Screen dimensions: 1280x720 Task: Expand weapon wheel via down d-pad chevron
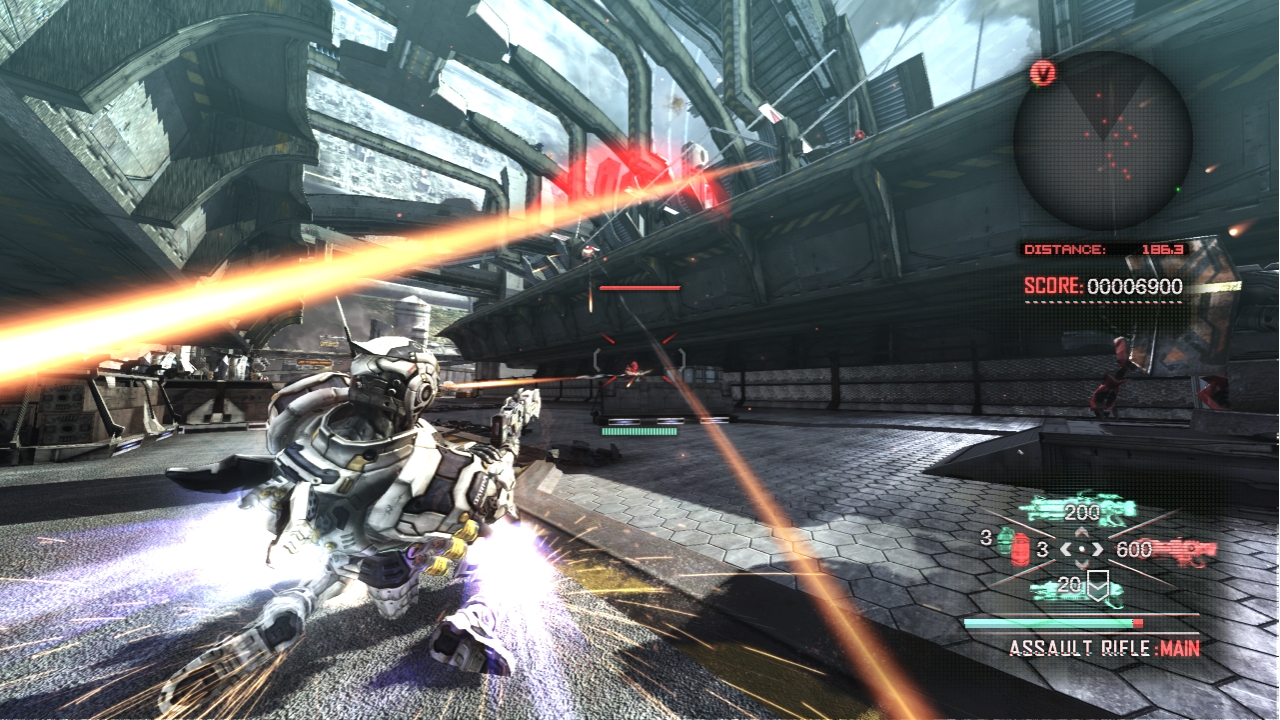pos(1082,562)
